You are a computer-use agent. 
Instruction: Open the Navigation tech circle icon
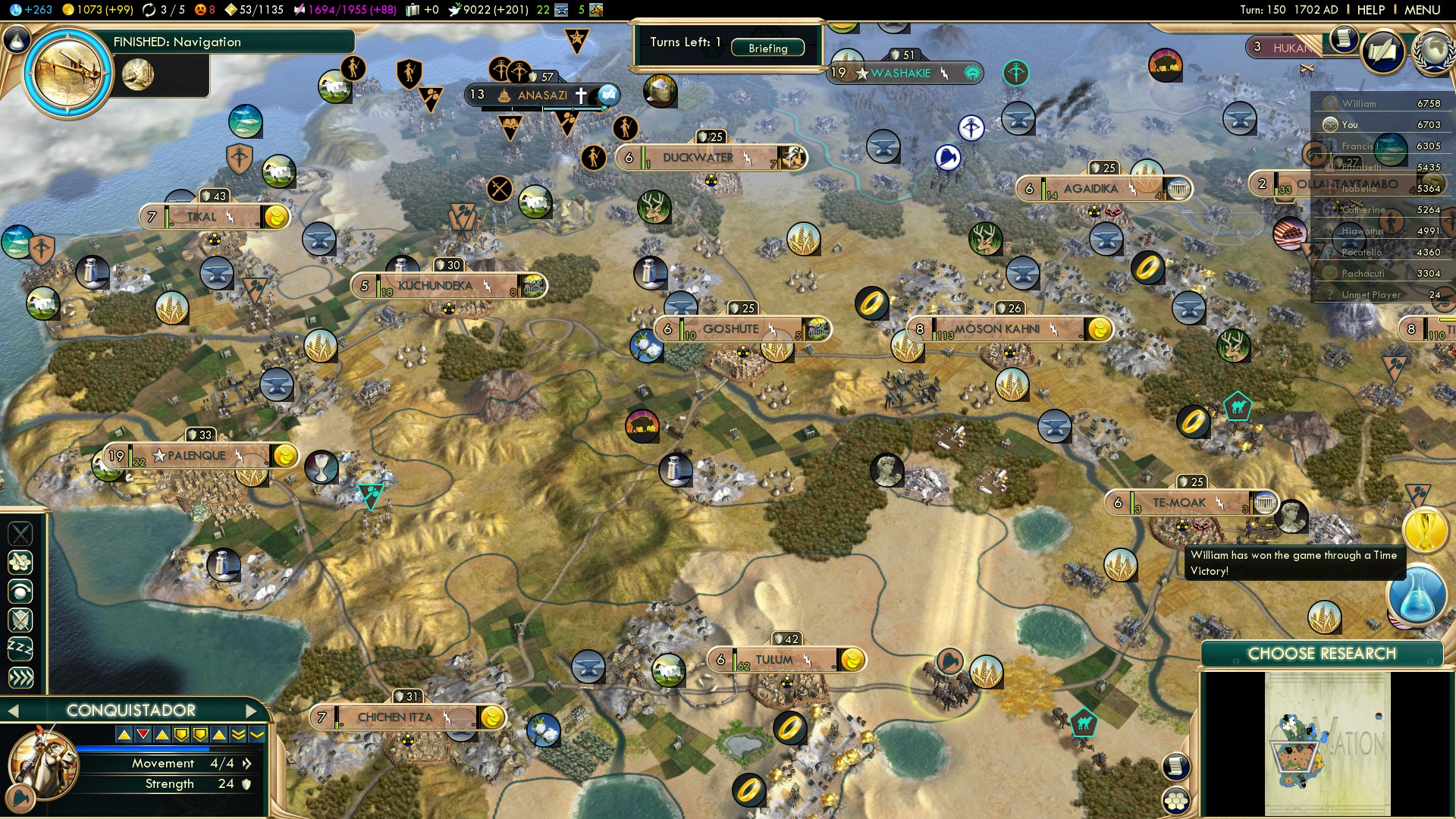point(68,73)
